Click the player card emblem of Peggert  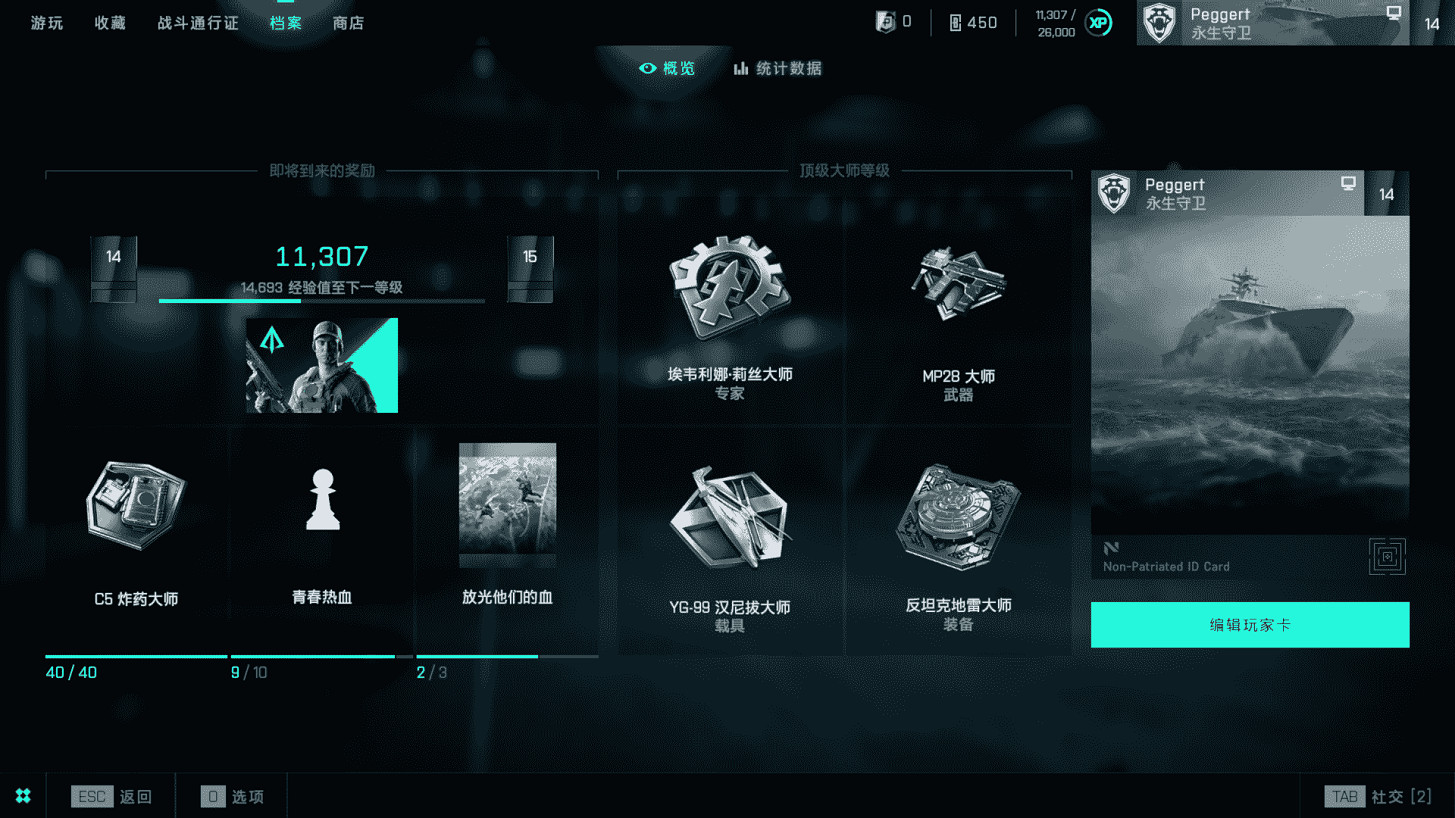pos(1113,193)
